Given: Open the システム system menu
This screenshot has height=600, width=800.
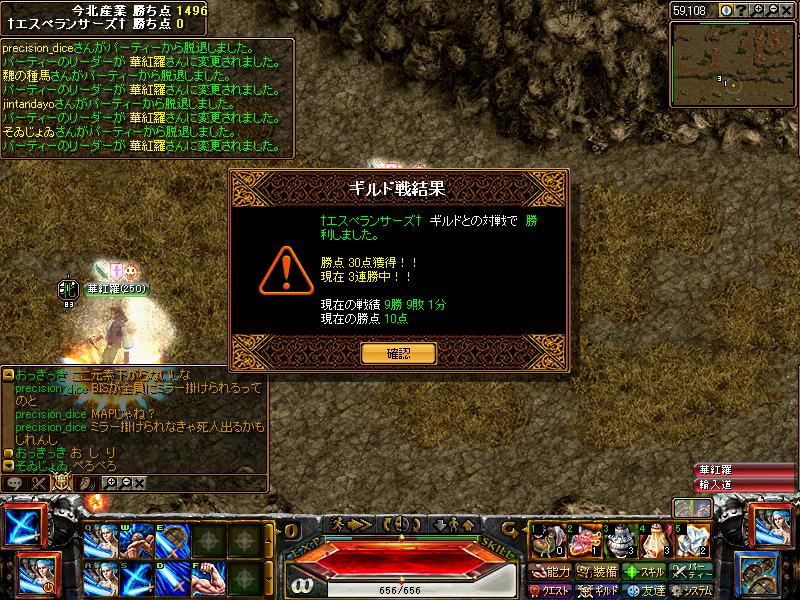Looking at the screenshot, I should pos(692,591).
